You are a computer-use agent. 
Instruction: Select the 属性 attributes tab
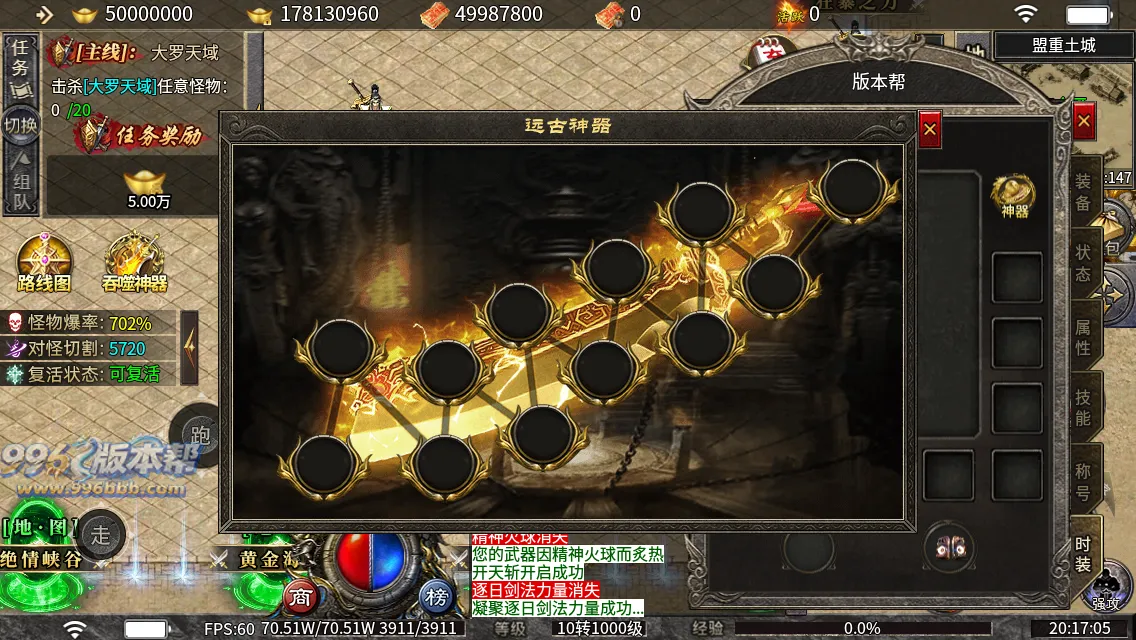pyautogui.click(x=1083, y=336)
